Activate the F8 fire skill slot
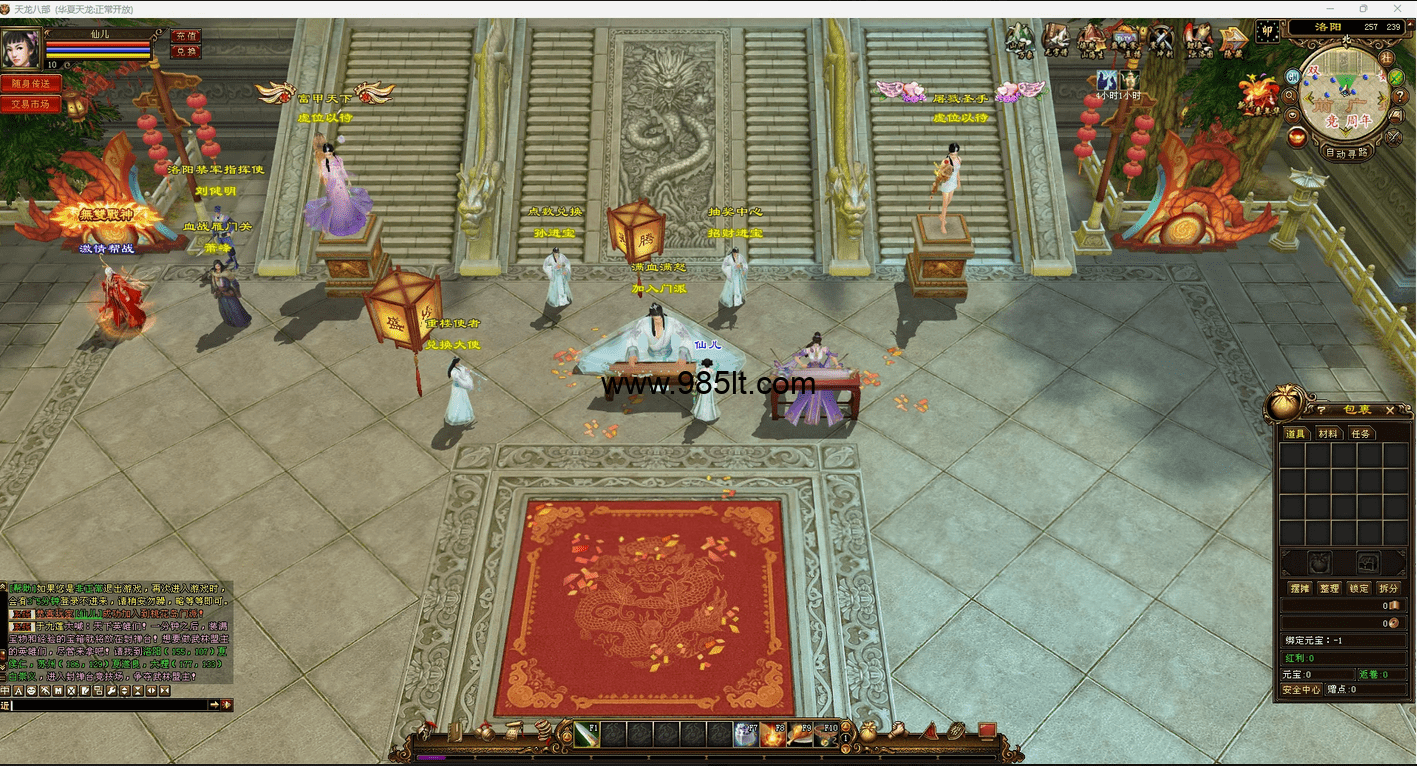Image resolution: width=1417 pixels, height=766 pixels. 772,735
